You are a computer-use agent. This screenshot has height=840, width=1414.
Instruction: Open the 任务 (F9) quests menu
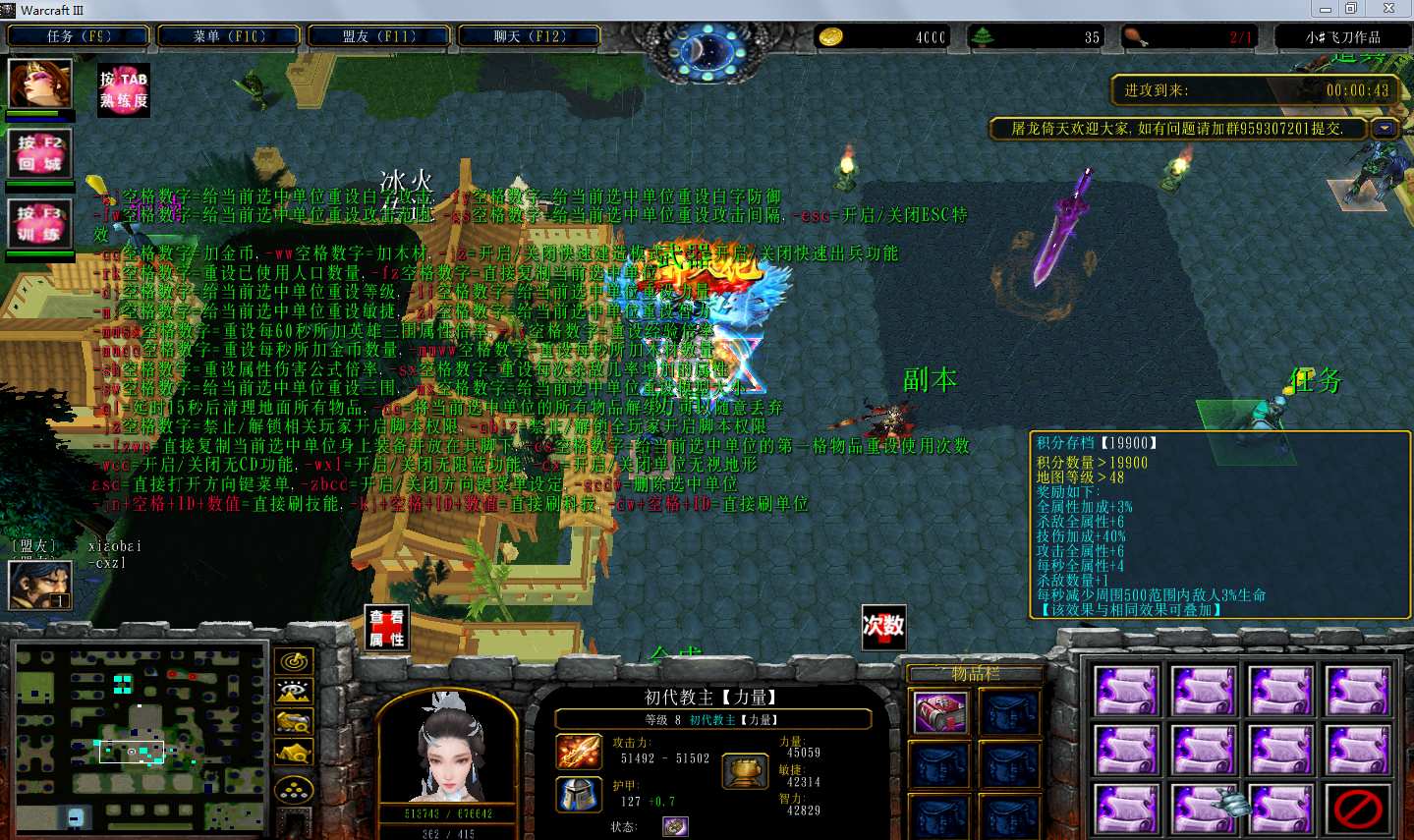click(79, 36)
